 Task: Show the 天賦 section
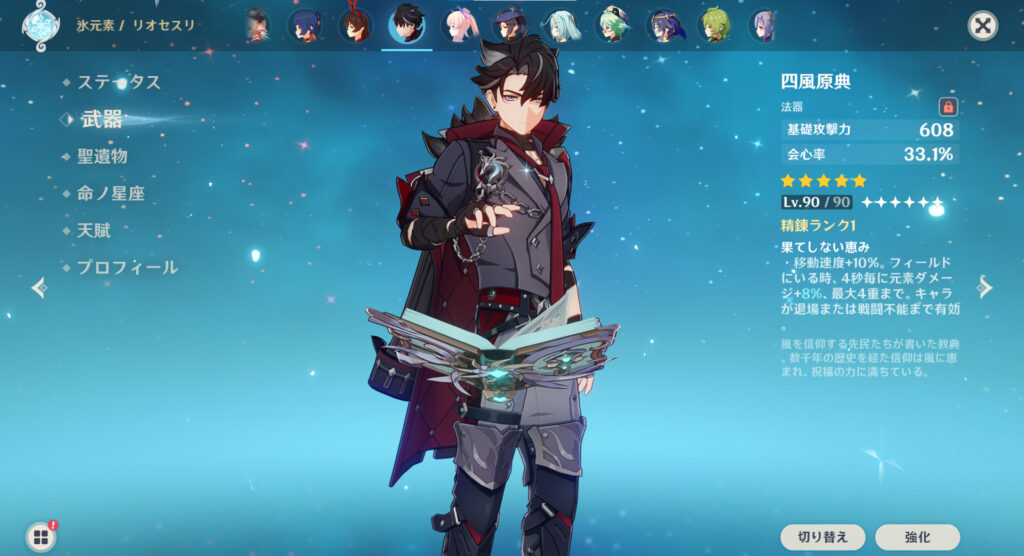coord(94,230)
